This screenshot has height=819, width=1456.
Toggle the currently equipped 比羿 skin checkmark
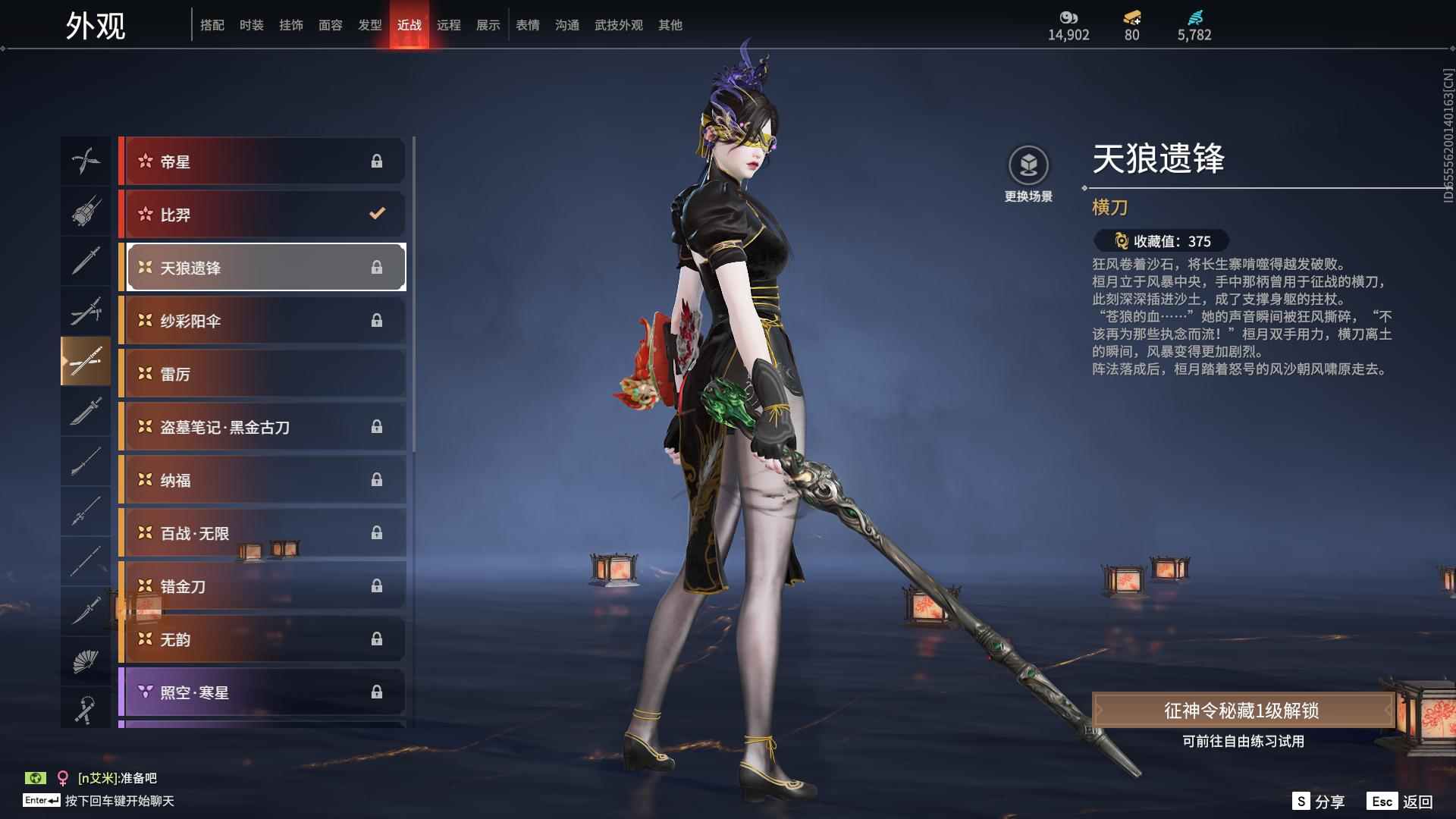(377, 214)
